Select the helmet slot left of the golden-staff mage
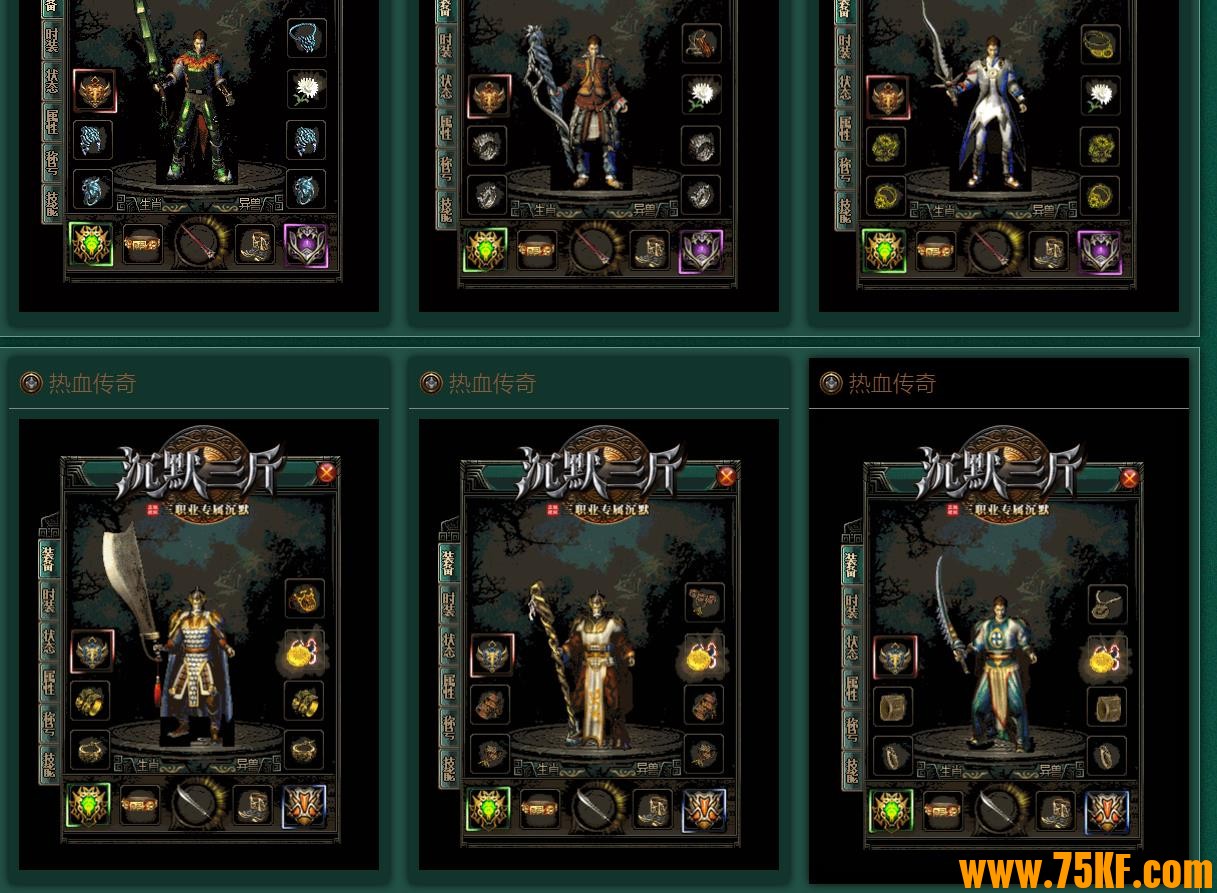Screen dimensions: 1217x893 pos(491,655)
